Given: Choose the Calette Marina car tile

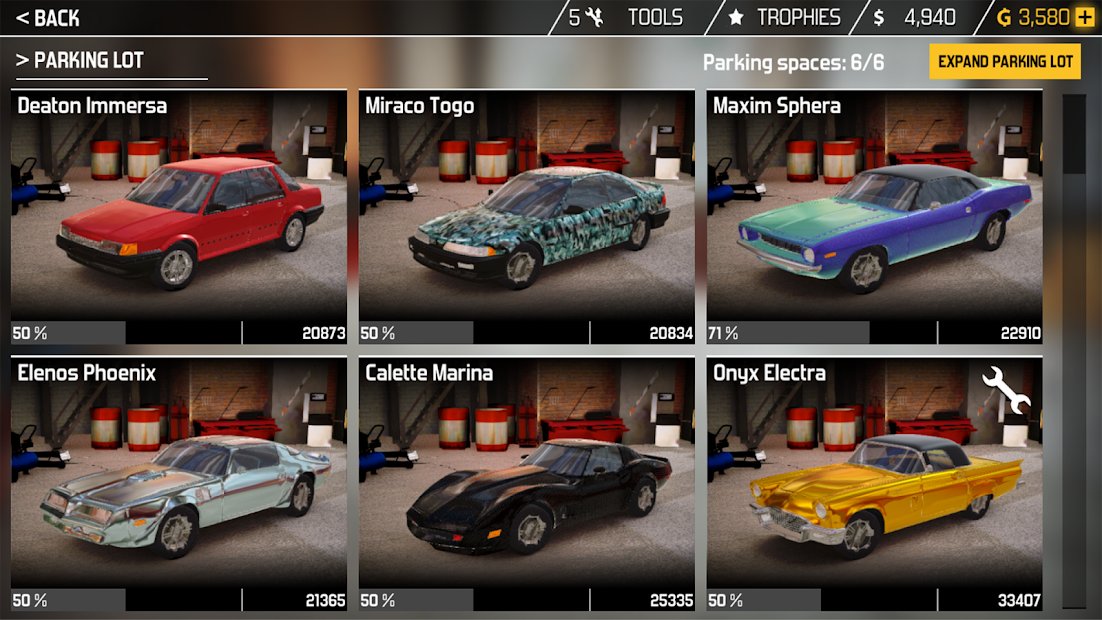Looking at the screenshot, I should 527,485.
